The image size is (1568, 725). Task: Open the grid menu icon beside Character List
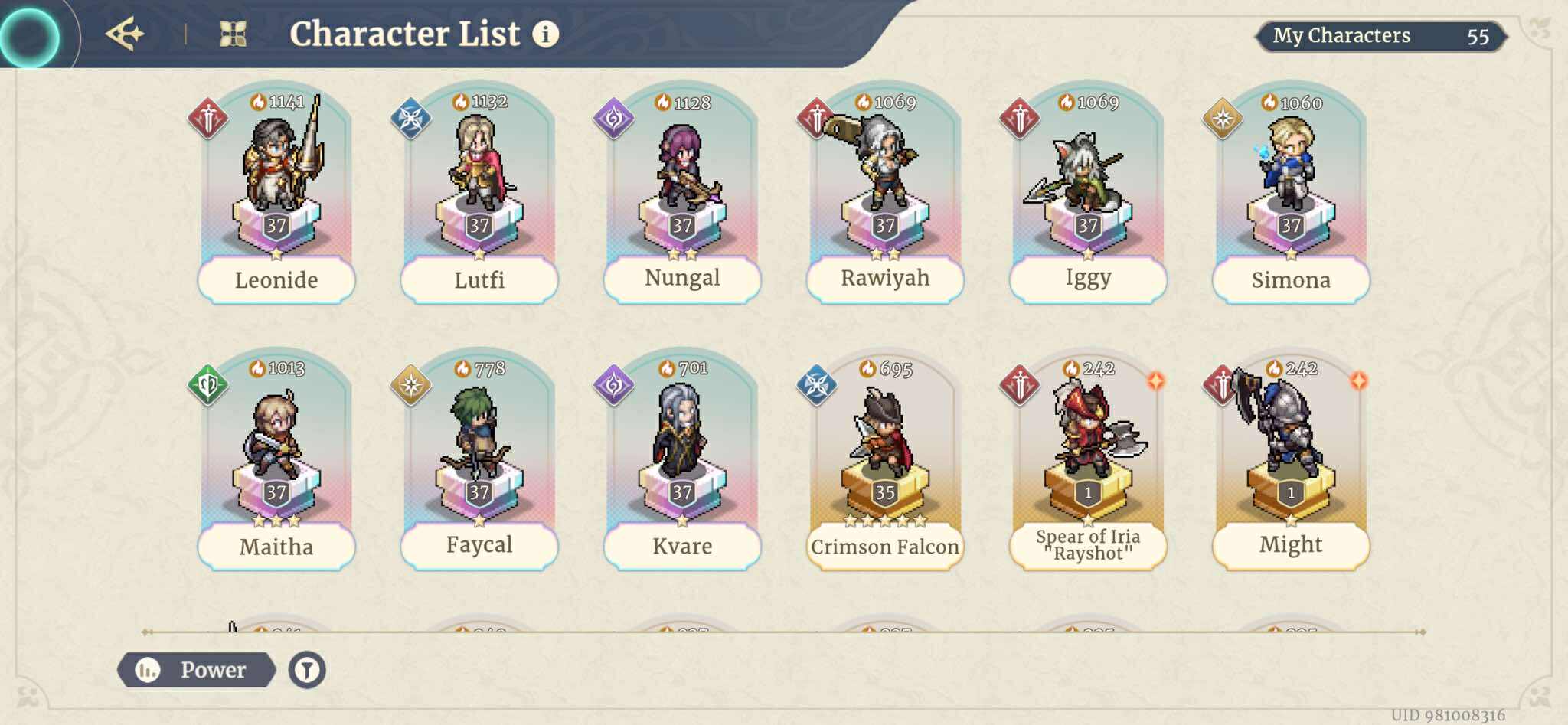pos(234,34)
